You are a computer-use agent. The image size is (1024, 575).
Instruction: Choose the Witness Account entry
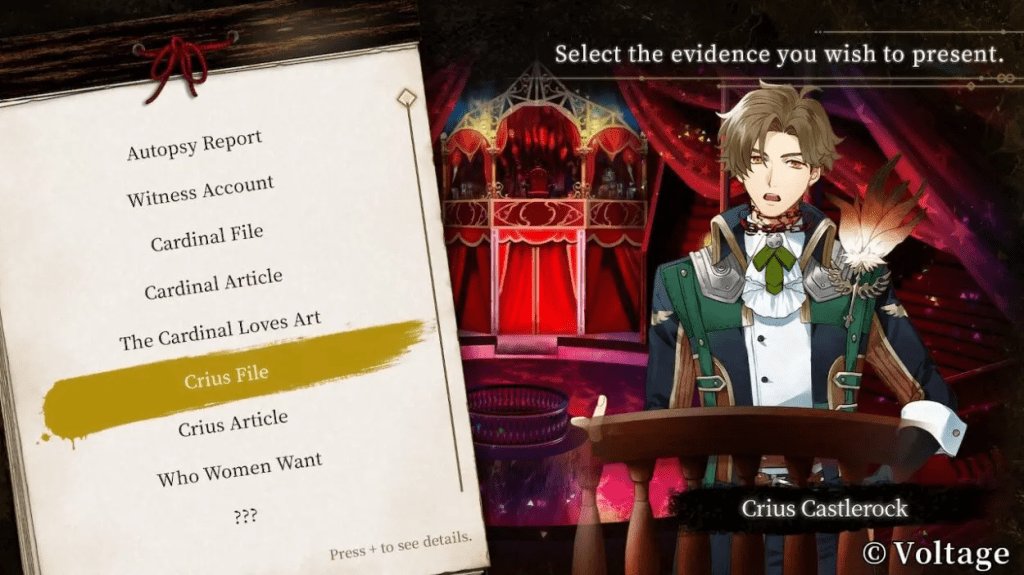pos(200,191)
